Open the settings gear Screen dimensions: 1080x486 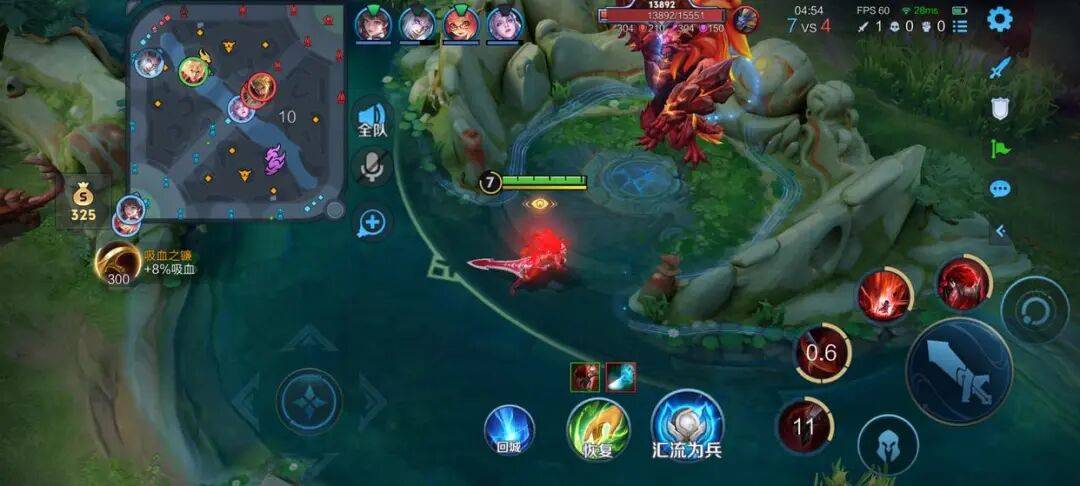999,19
